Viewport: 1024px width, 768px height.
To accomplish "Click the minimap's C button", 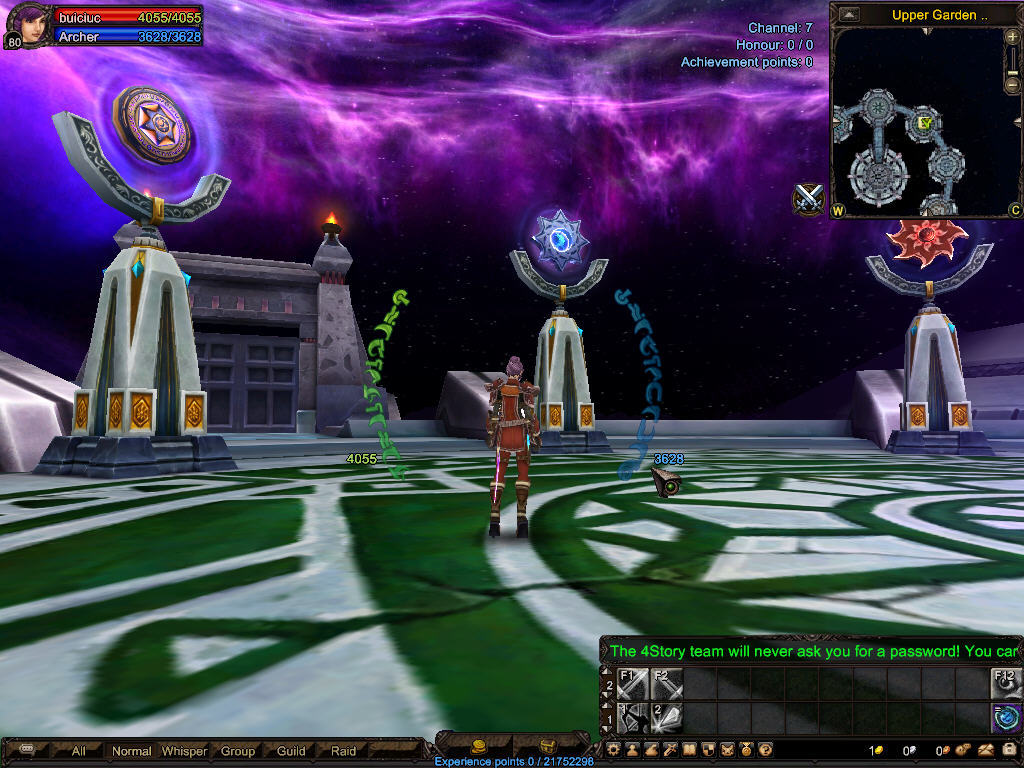I will tap(1014, 210).
